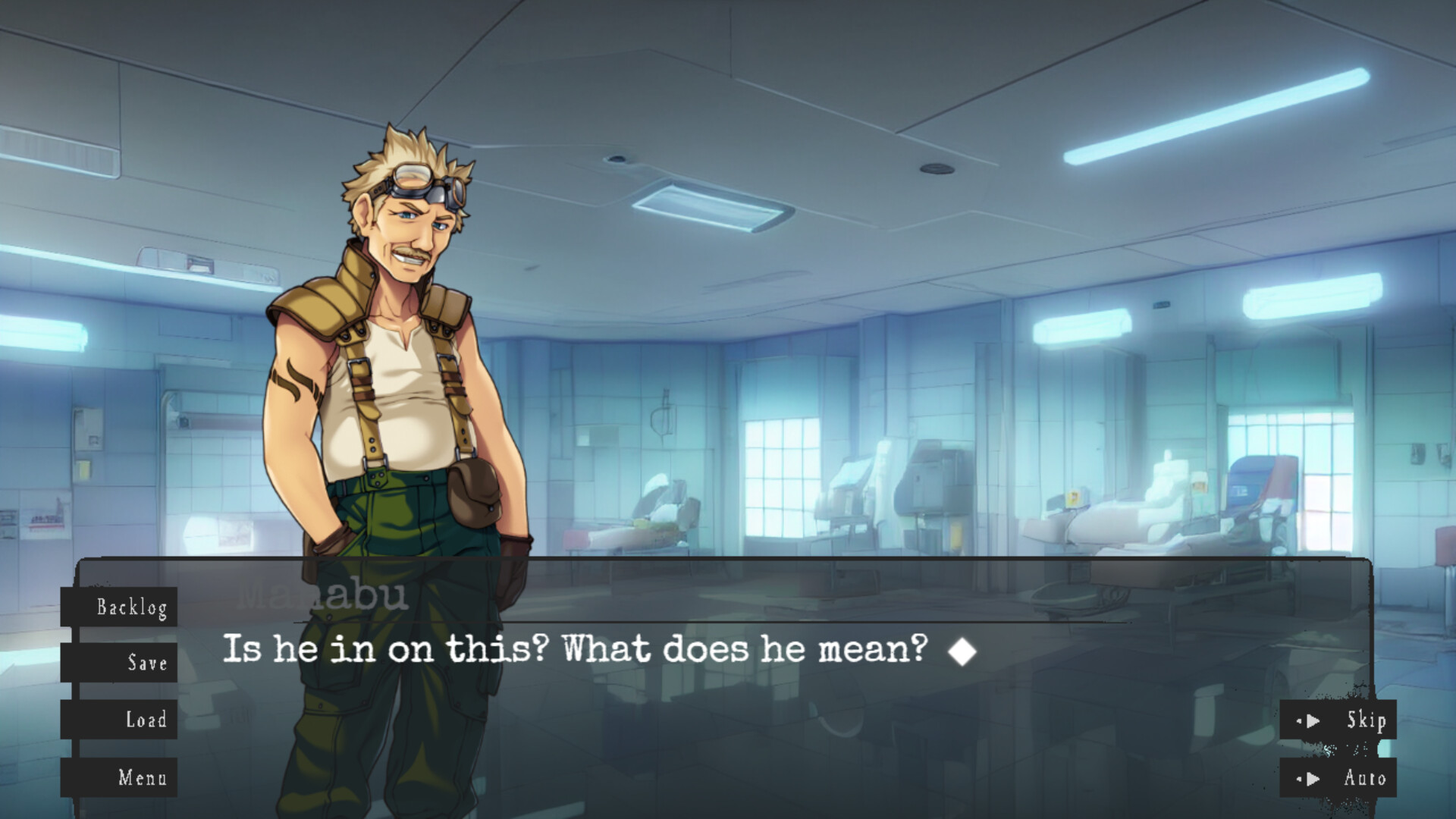Click the small left arrow beside Skip

[x=1298, y=721]
